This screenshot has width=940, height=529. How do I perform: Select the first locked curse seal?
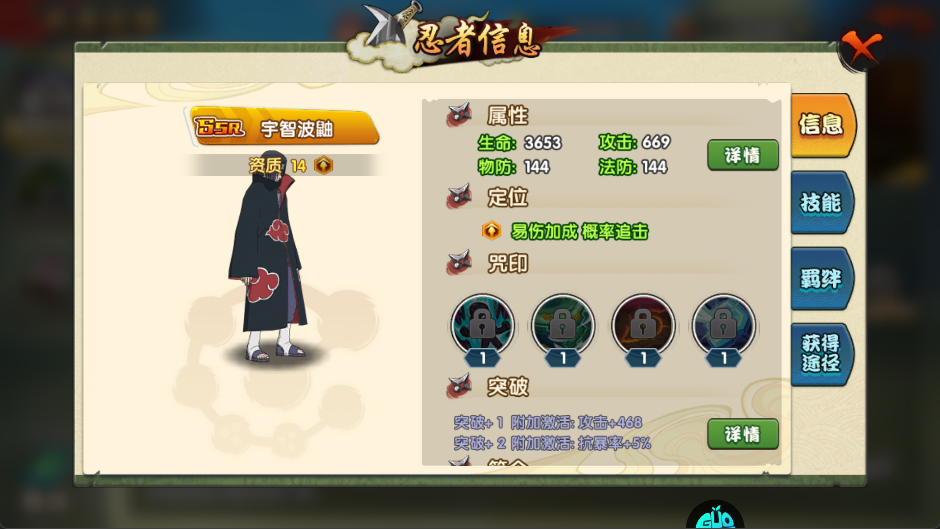[483, 324]
